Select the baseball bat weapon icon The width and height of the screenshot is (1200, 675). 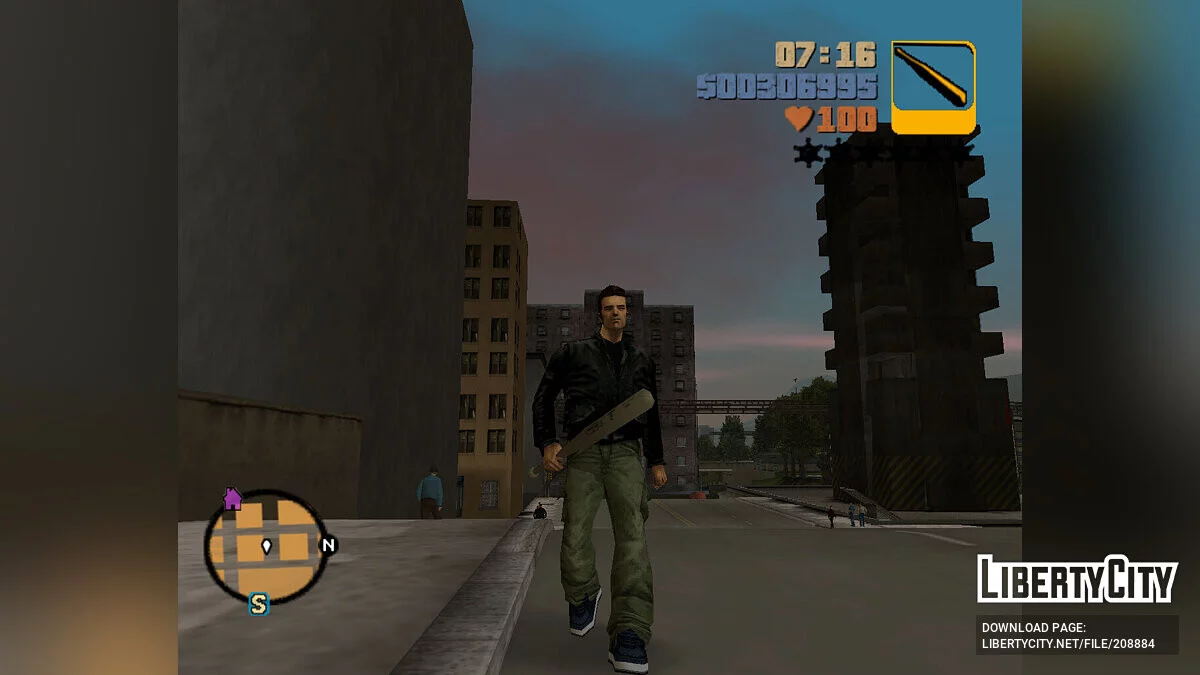tap(932, 86)
